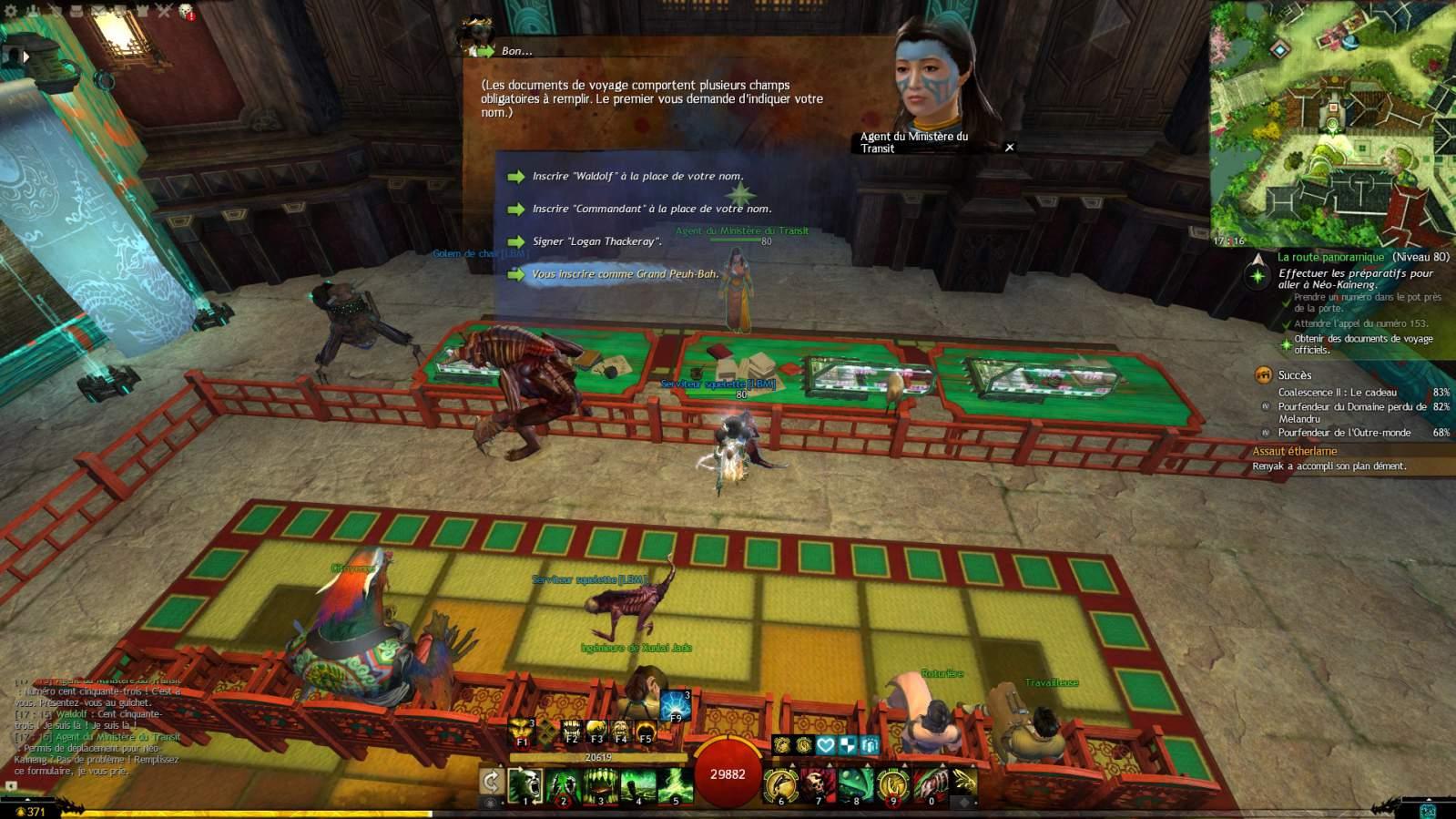Choose the 'Grand Peuh-Bah' dialogue option
Image resolution: width=1456 pixels, height=819 pixels.
(625, 274)
